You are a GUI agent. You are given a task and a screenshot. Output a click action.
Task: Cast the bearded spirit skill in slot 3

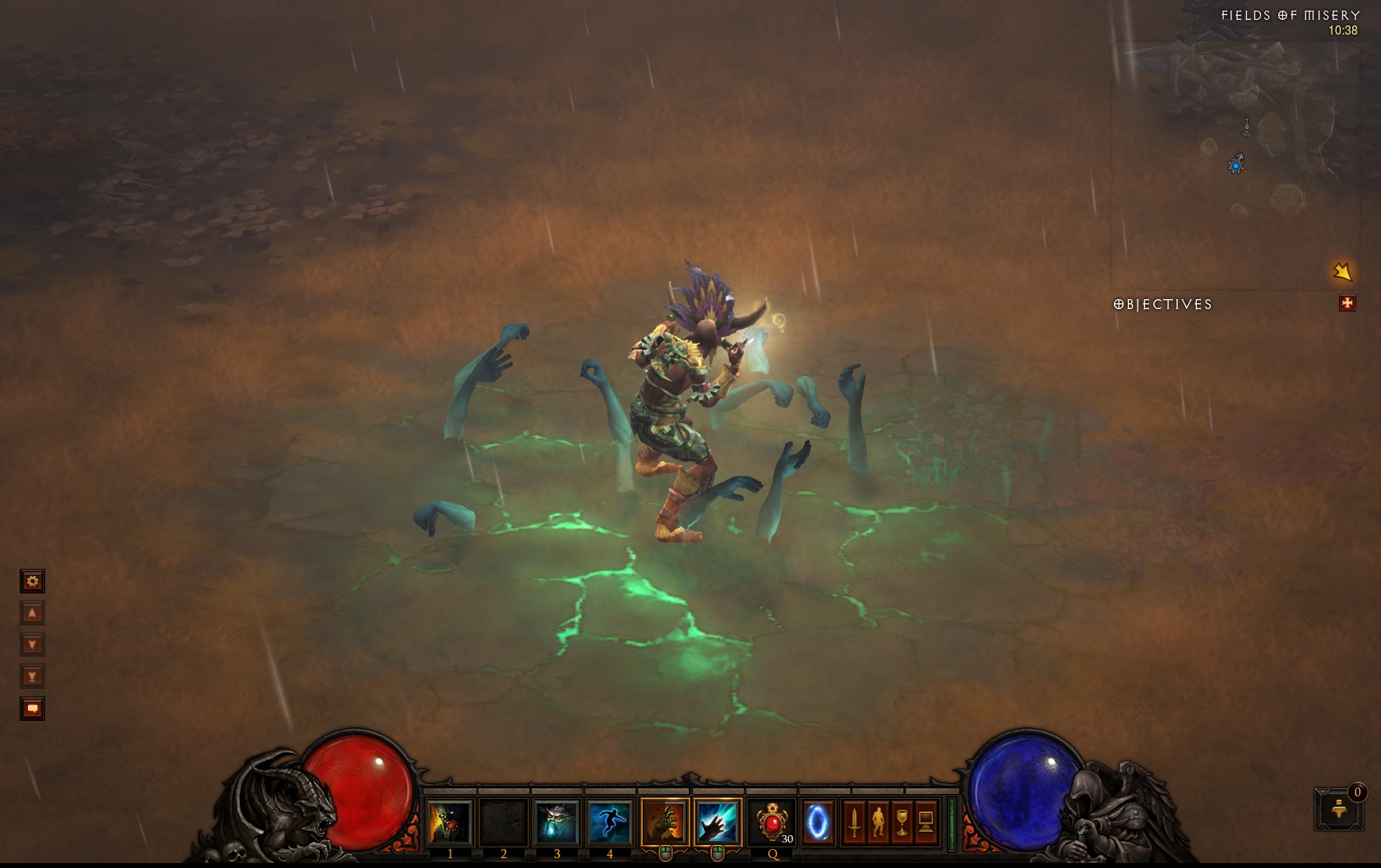(556, 822)
